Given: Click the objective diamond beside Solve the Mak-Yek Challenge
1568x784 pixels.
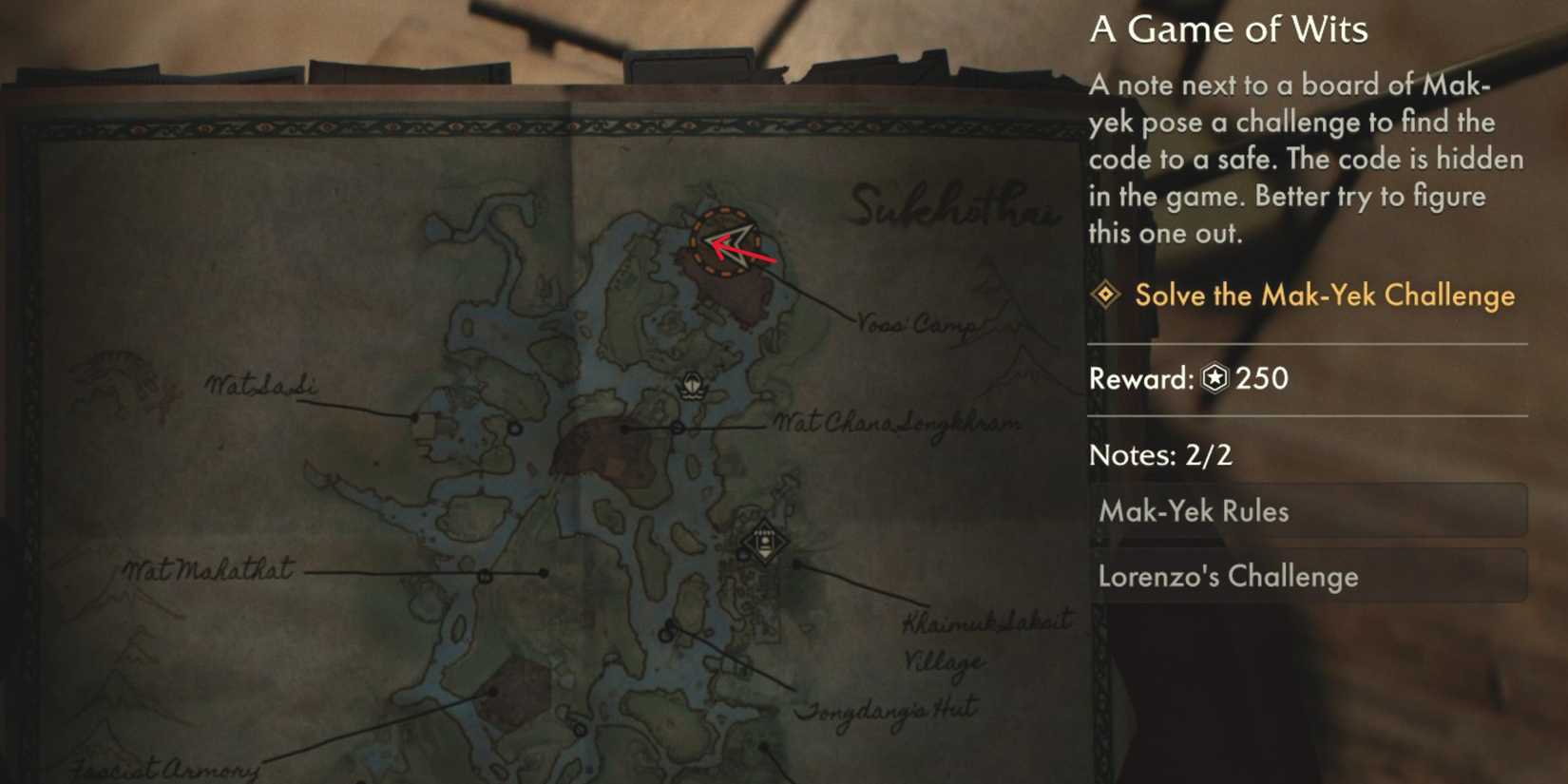Looking at the screenshot, I should (x=1105, y=296).
